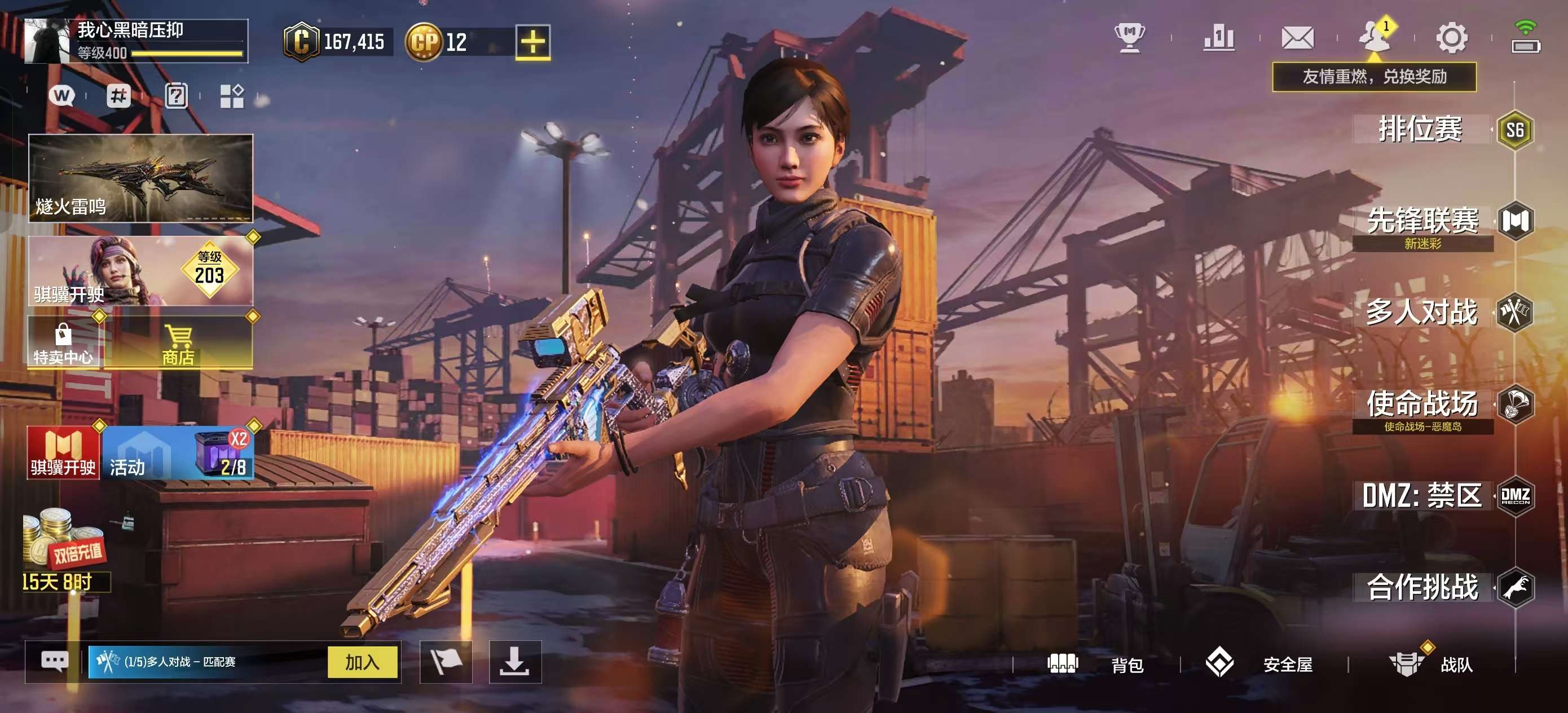Enter 使命战场 battle royale
Viewport: 1568px width, 713px height.
1422,404
